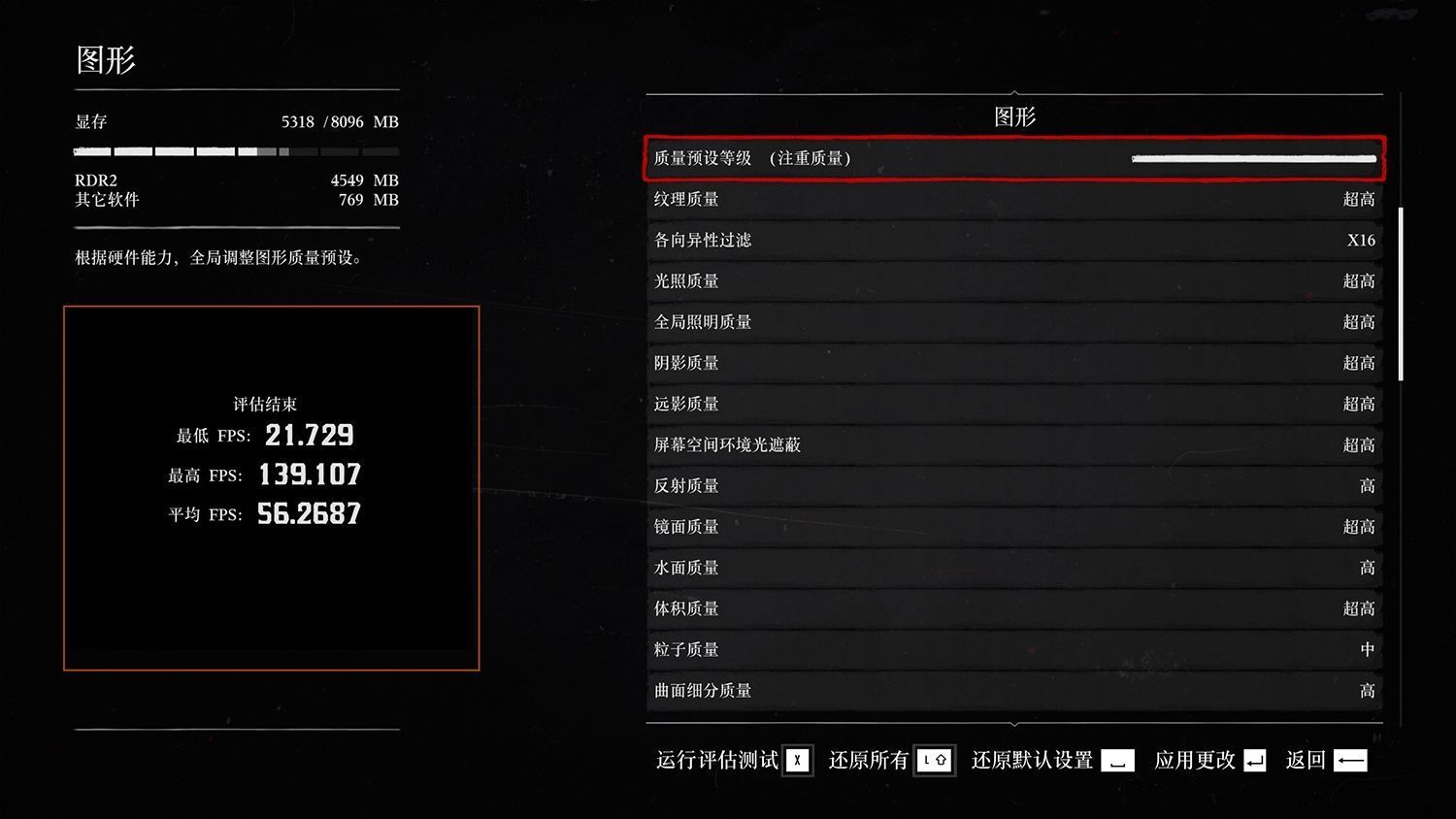This screenshot has width=1456, height=819.
Task: Click the 粒子质量 particle quality row
Action: point(1014,649)
